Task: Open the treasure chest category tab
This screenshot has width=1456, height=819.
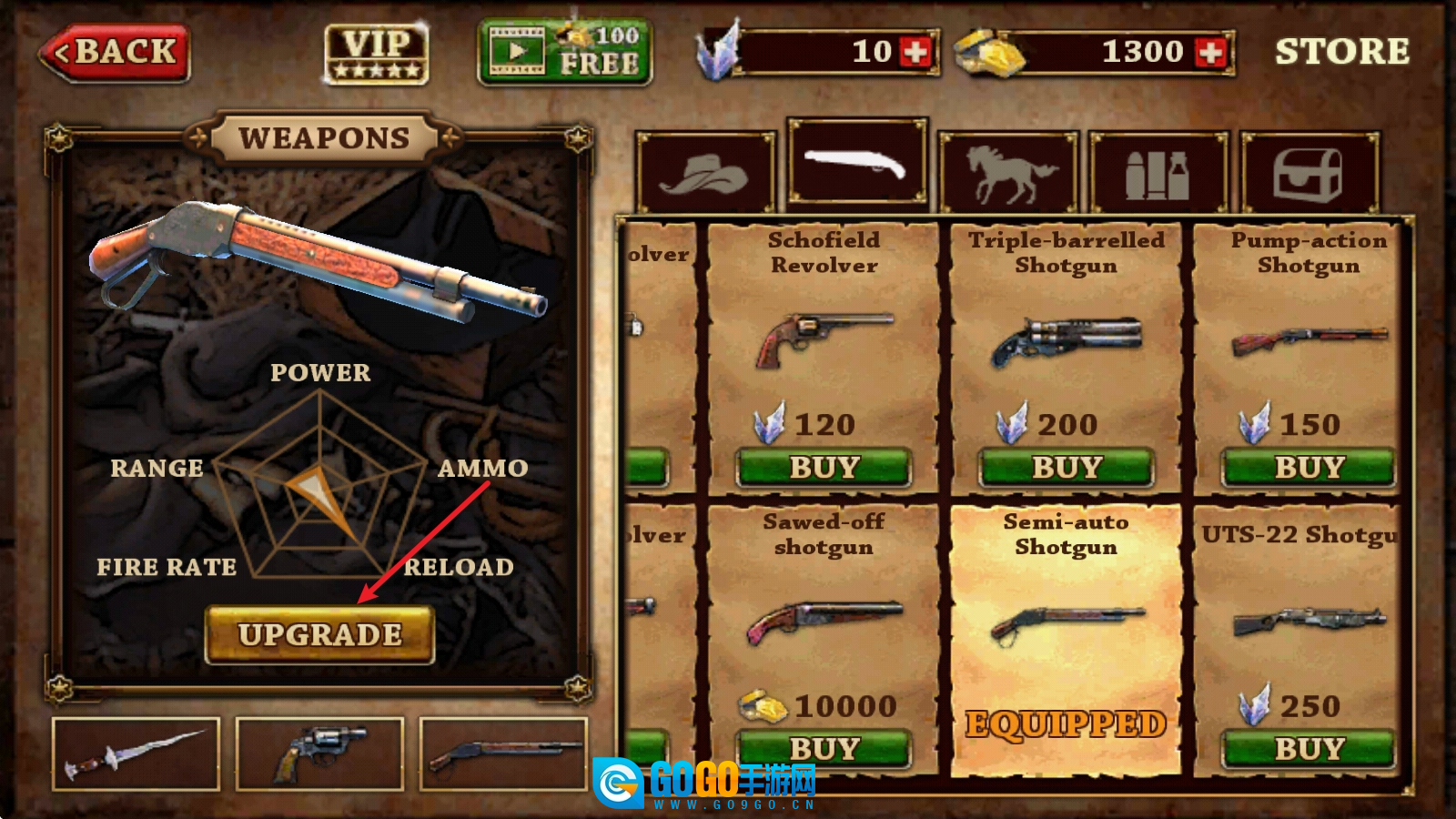Action: (x=1309, y=173)
